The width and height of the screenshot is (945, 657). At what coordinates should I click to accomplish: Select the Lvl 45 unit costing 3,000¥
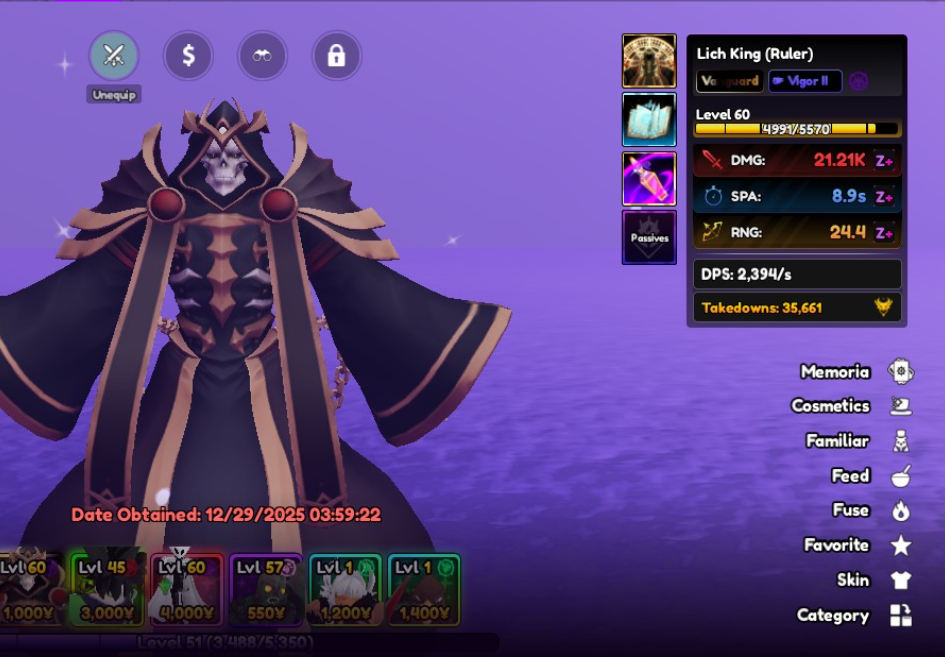(x=109, y=589)
